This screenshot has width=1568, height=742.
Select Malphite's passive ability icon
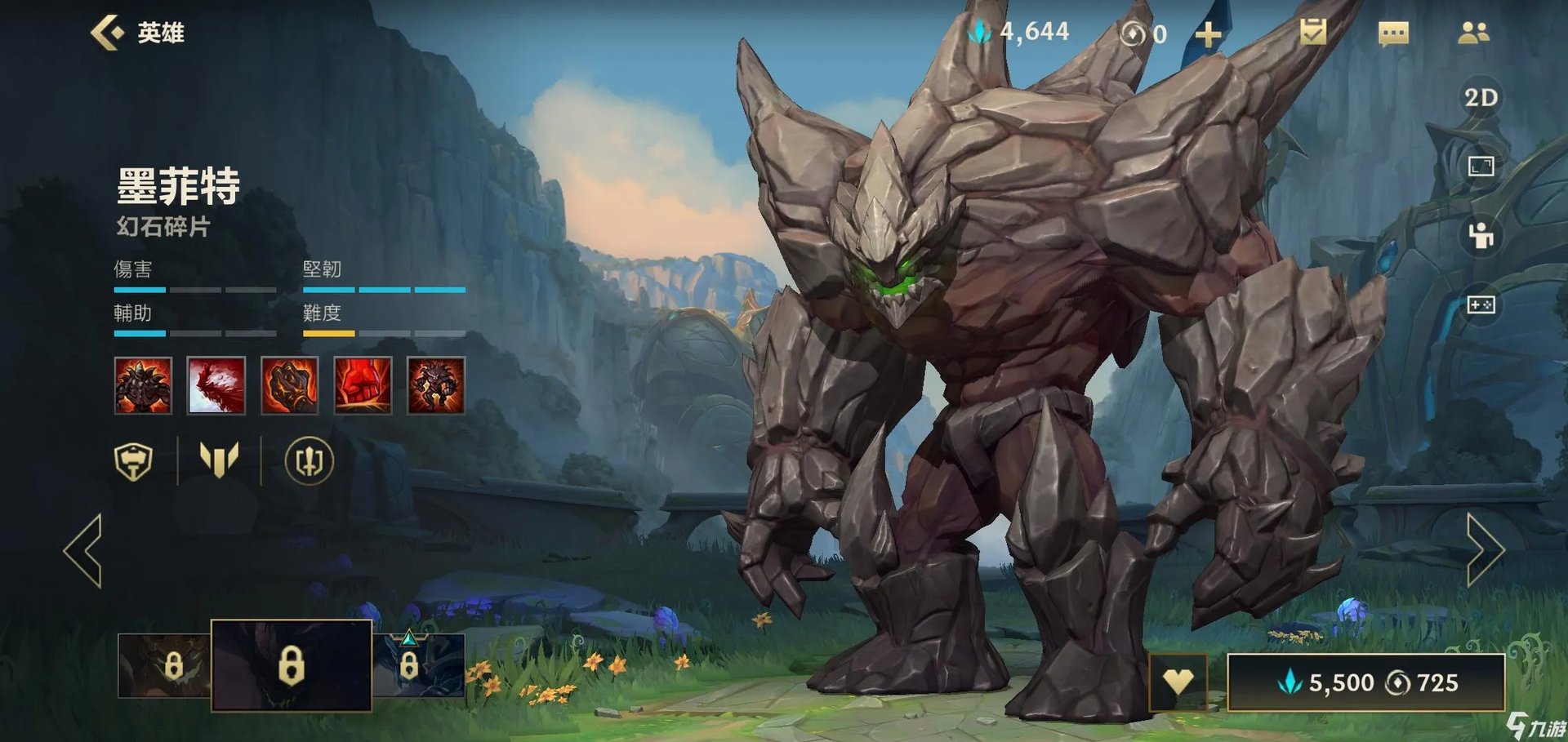[x=143, y=385]
